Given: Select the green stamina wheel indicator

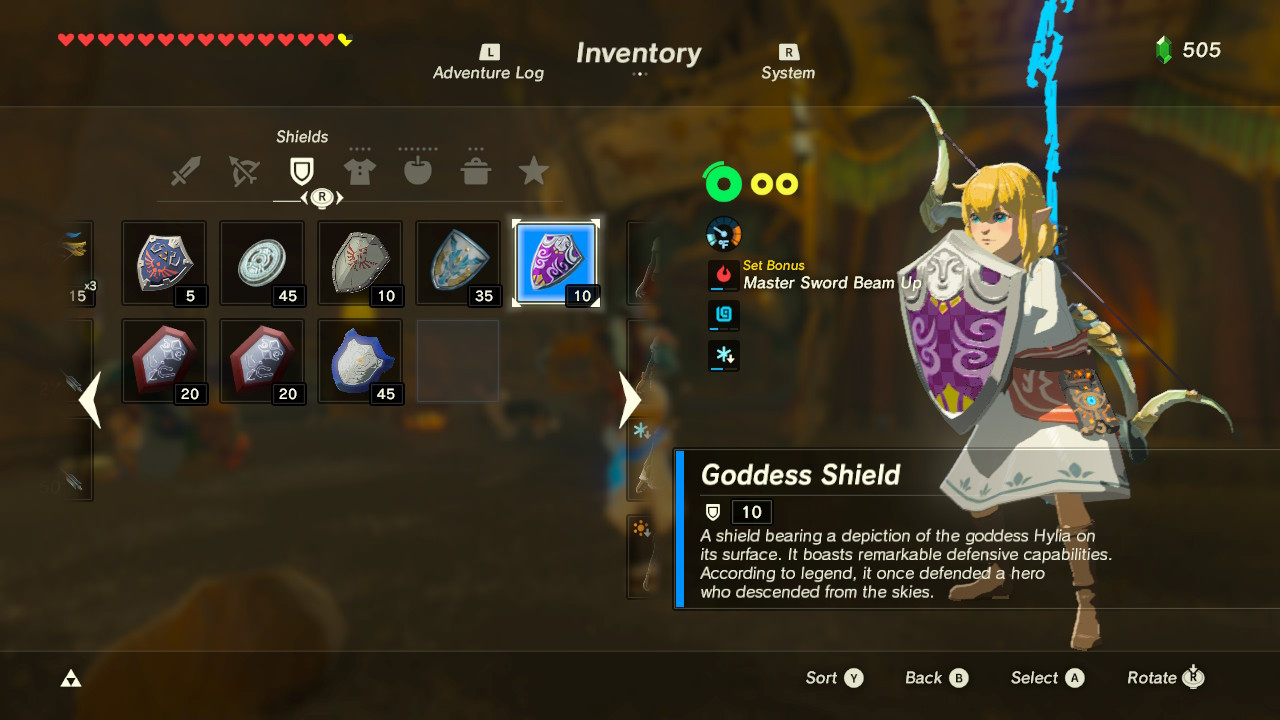Looking at the screenshot, I should (723, 184).
